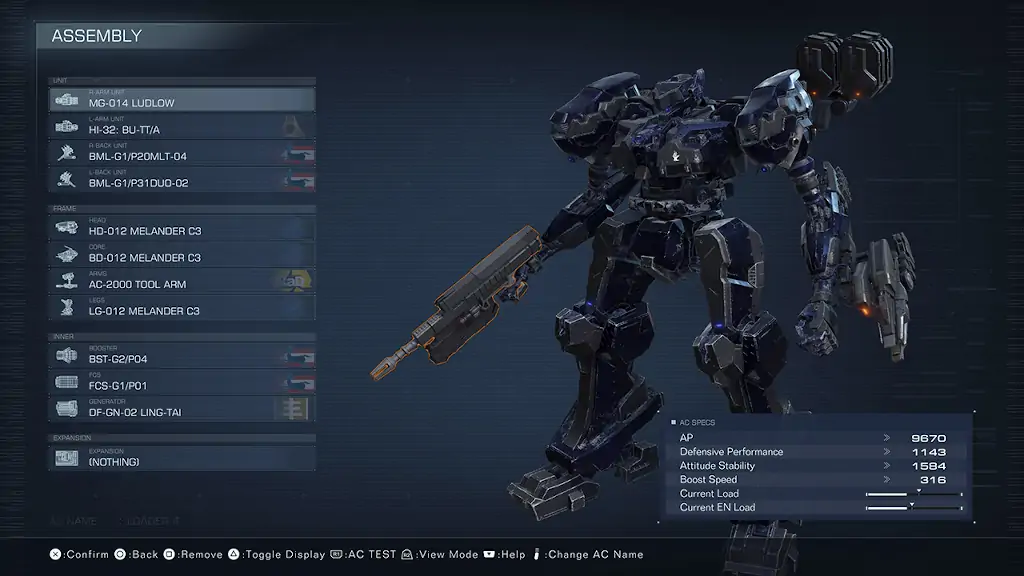
Task: Select the empty (NOTHING) expansion slot
Action: (182, 459)
